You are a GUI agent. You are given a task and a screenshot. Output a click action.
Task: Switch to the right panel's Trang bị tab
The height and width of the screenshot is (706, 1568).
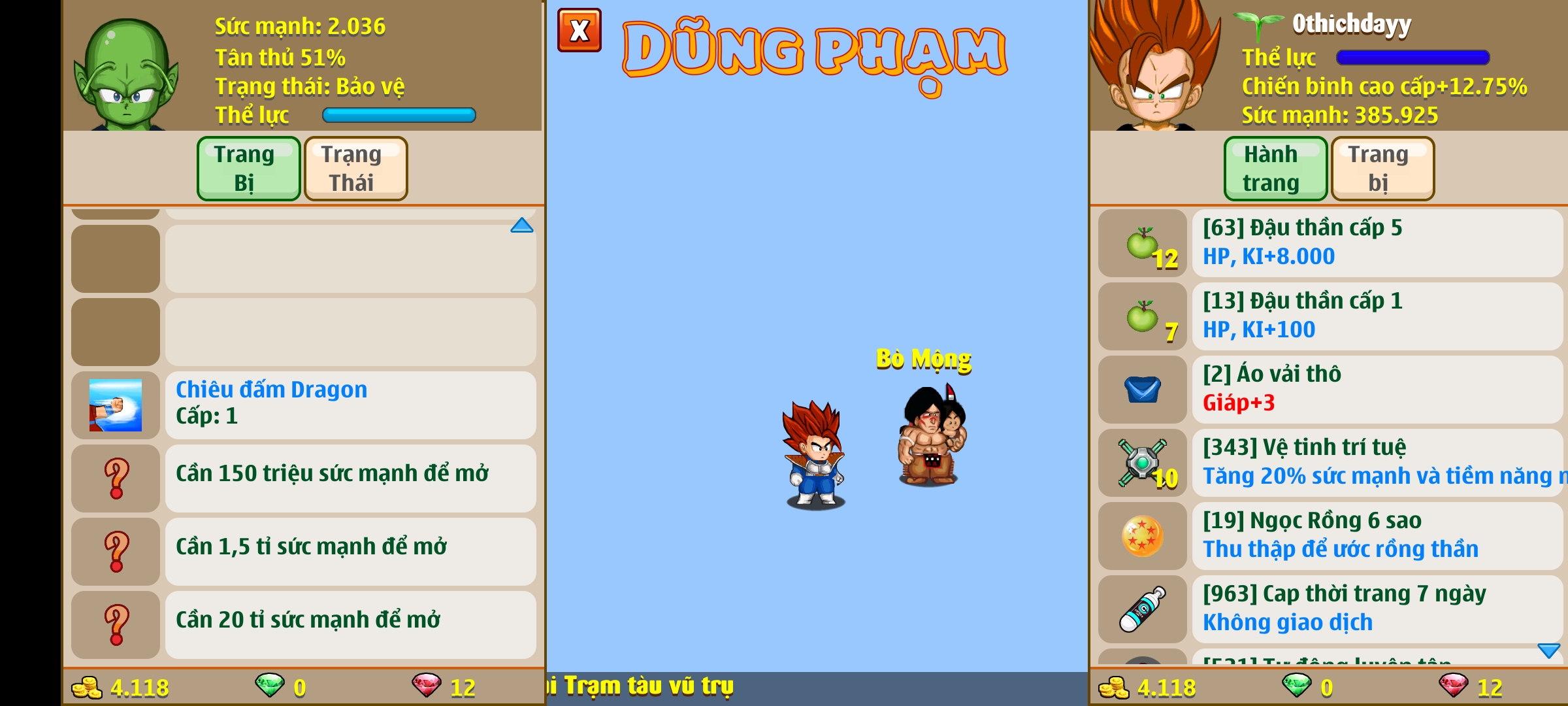[1382, 168]
